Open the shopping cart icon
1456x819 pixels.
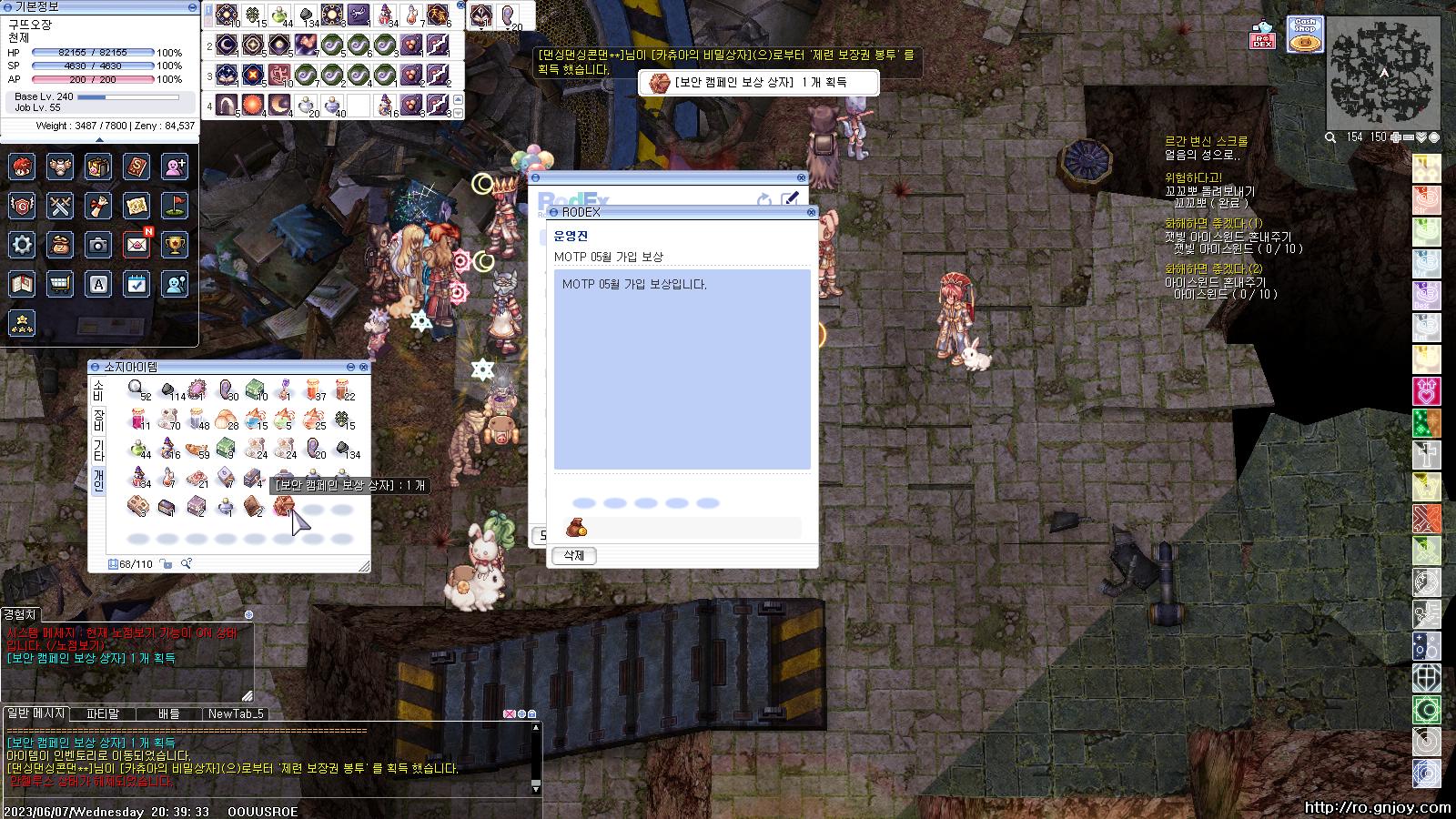tap(60, 284)
